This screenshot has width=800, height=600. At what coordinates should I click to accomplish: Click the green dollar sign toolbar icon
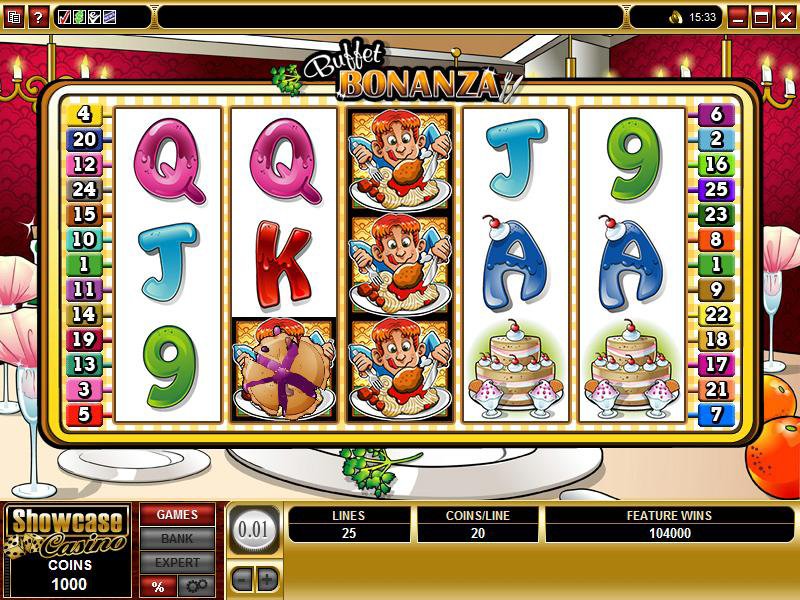tap(79, 17)
